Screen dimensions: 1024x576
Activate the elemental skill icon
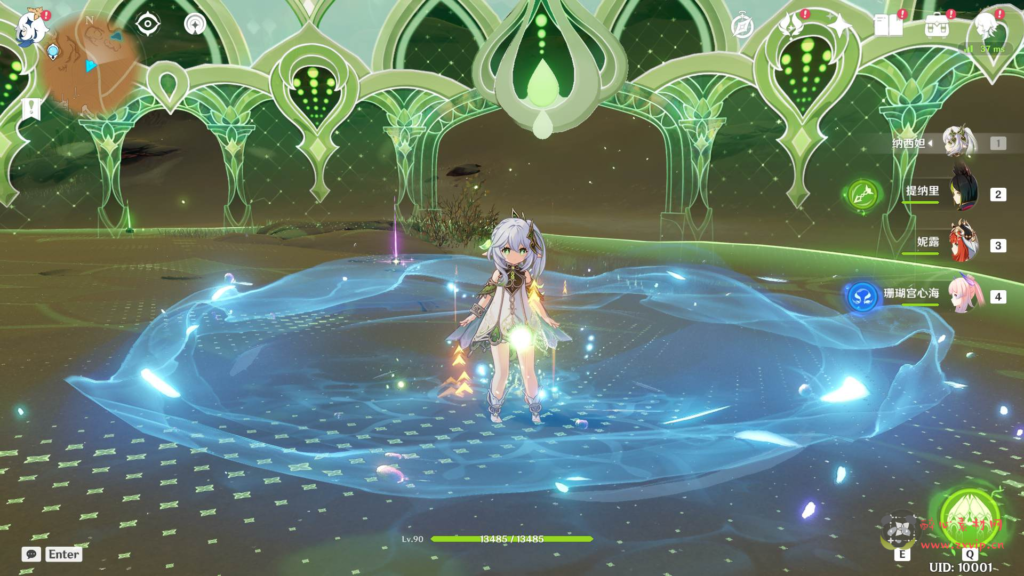point(902,528)
